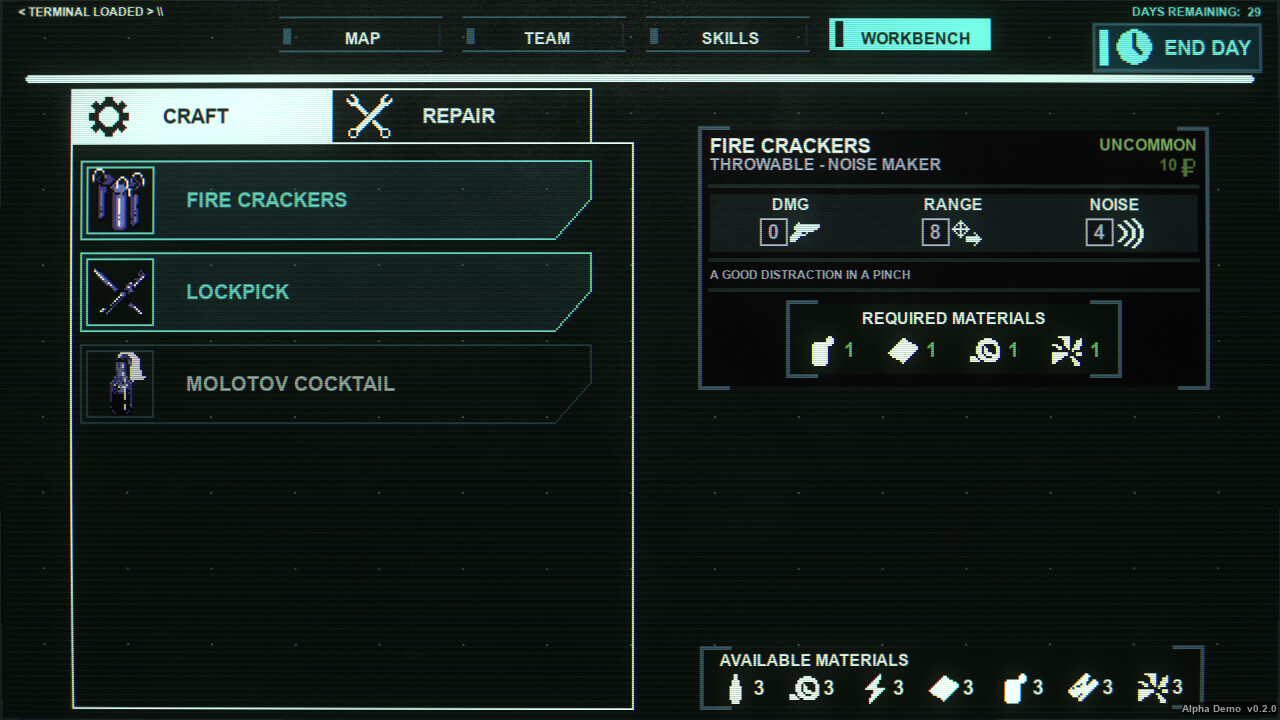
Task: Switch to the TEAM tab
Action: pyautogui.click(x=546, y=37)
